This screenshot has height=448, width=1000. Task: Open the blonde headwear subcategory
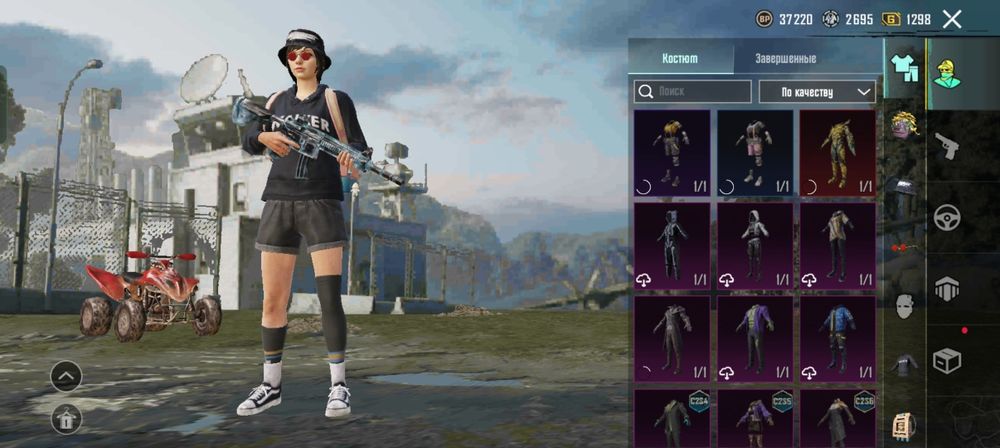[x=904, y=125]
